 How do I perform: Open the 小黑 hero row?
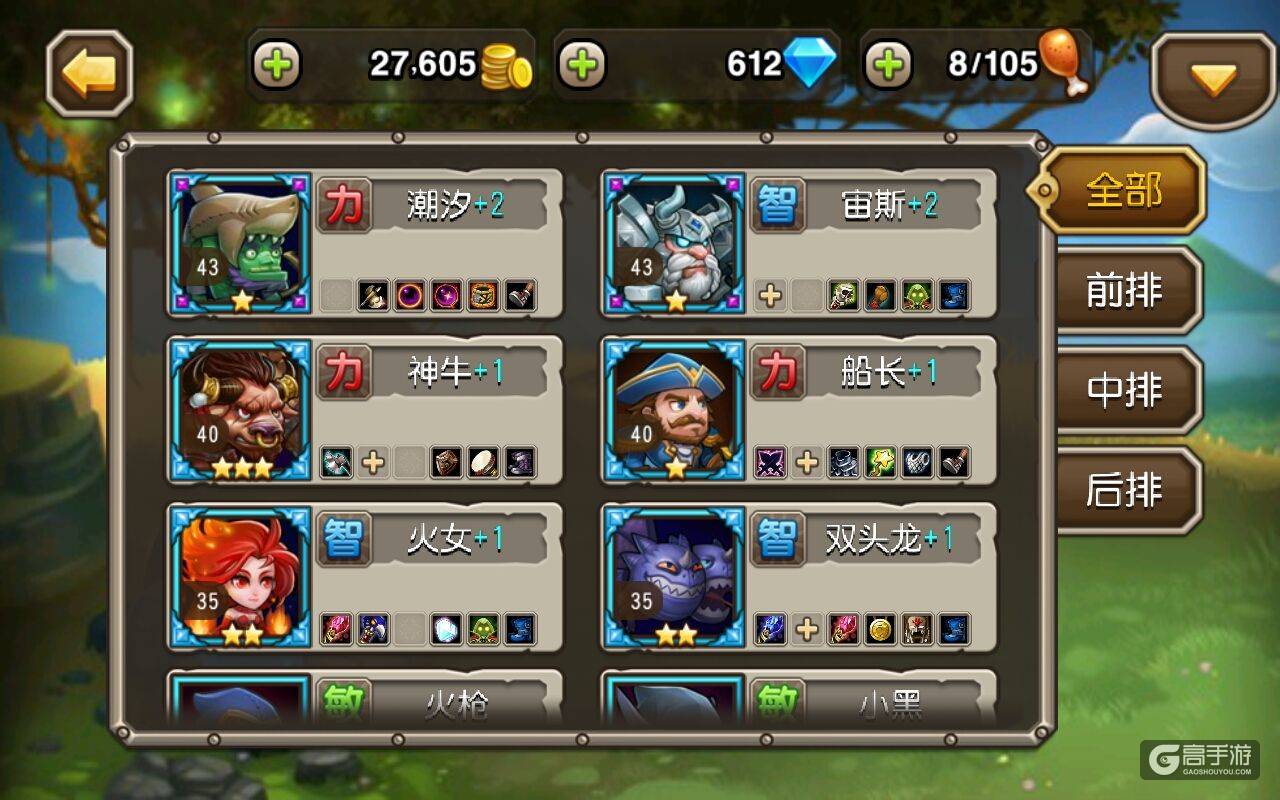799,698
